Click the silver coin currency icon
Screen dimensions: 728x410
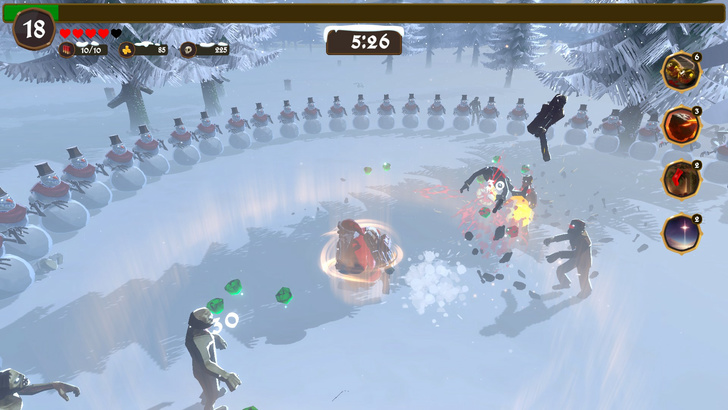[189, 49]
